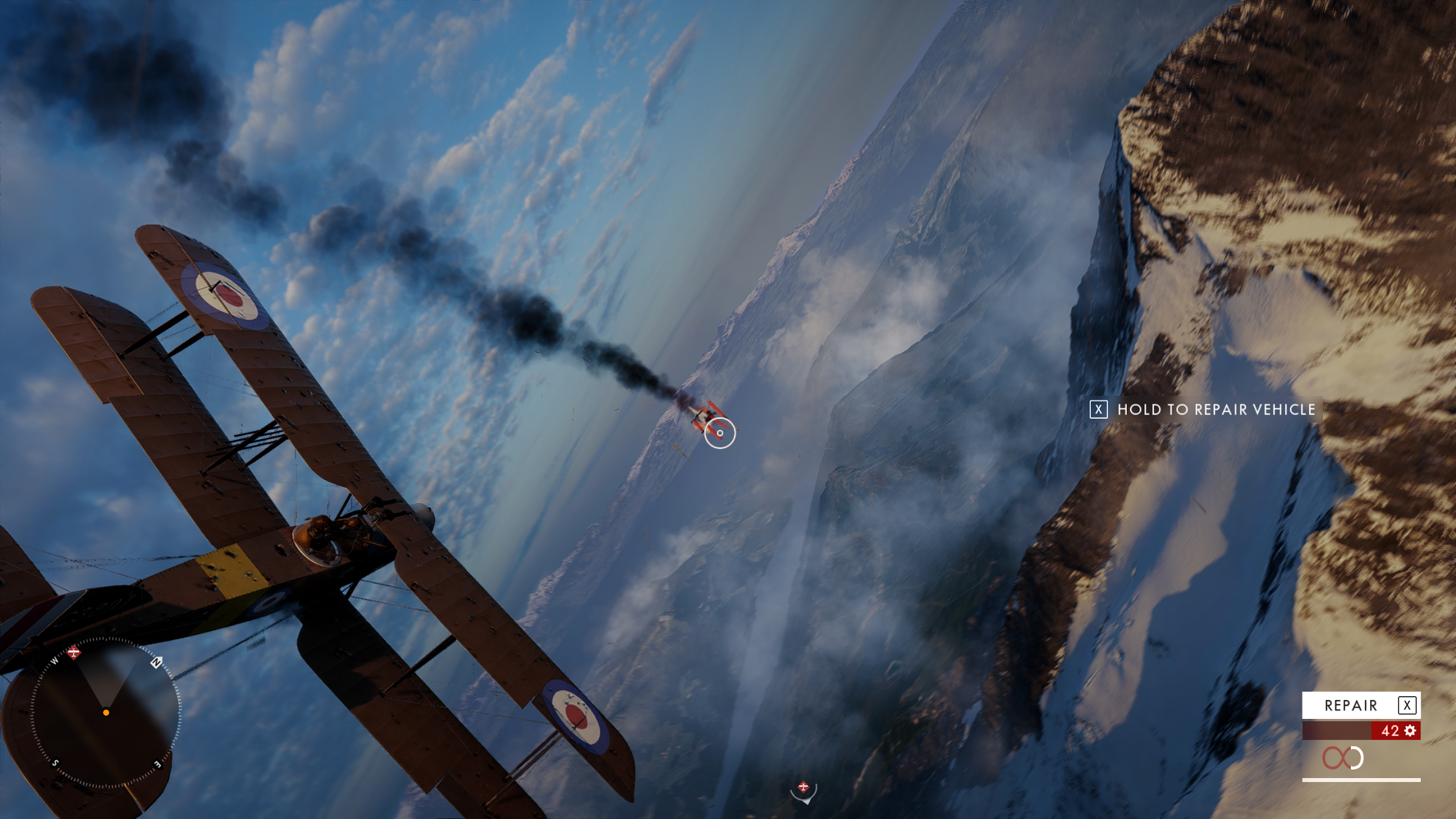Select the red enemy plane indicator at the bottom edge
Viewport: 1456px width, 819px height.
[803, 788]
